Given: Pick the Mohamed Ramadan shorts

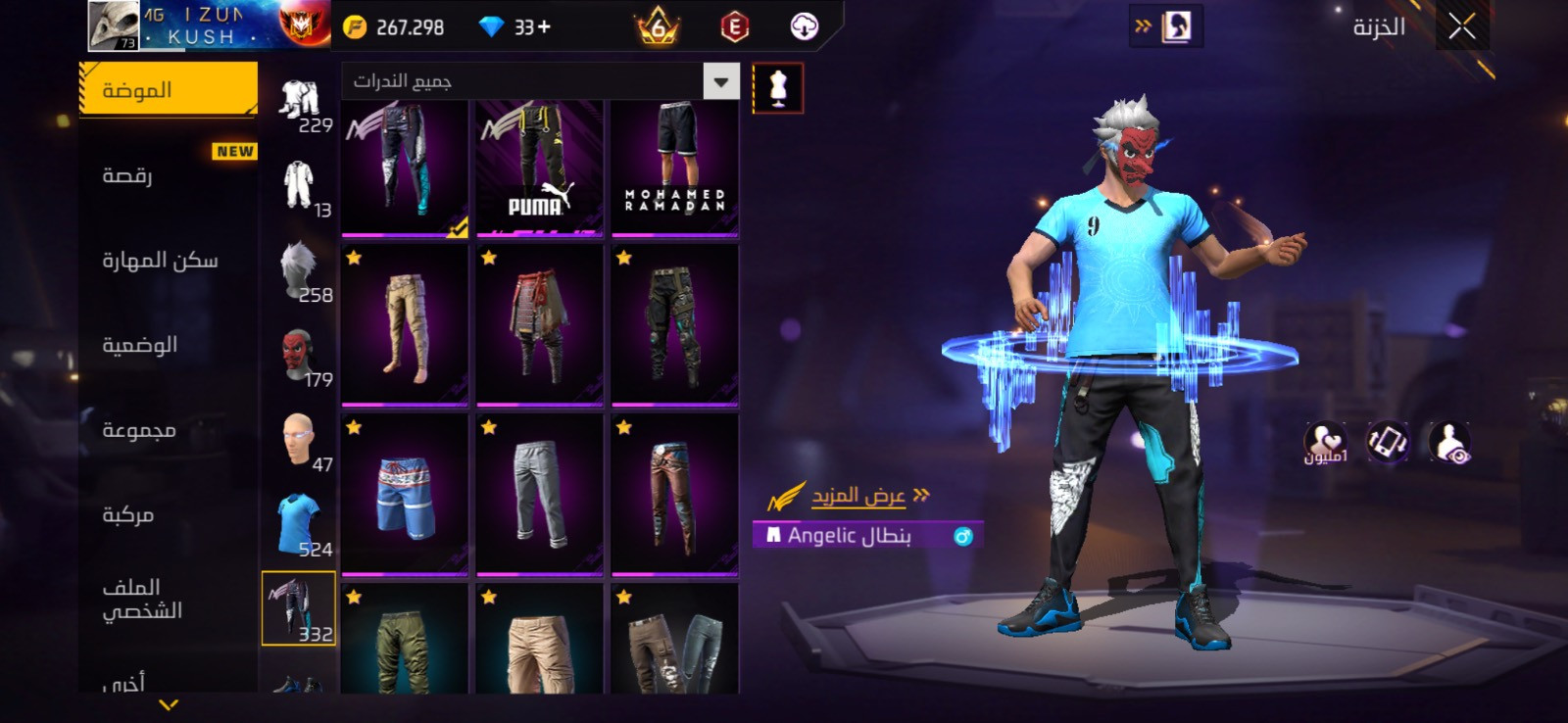Looking at the screenshot, I should click(x=675, y=168).
